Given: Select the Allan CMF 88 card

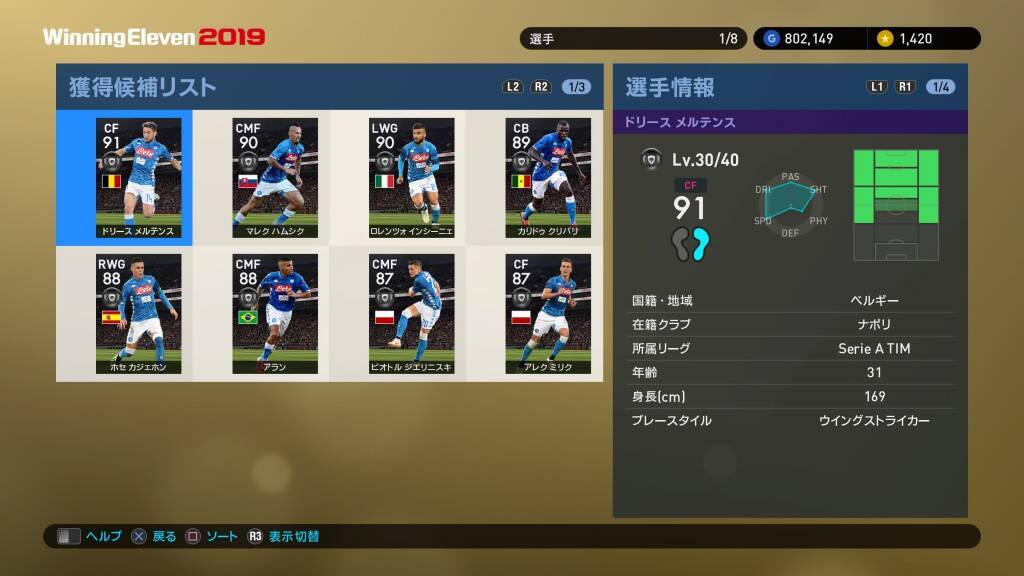Looking at the screenshot, I should (x=275, y=314).
